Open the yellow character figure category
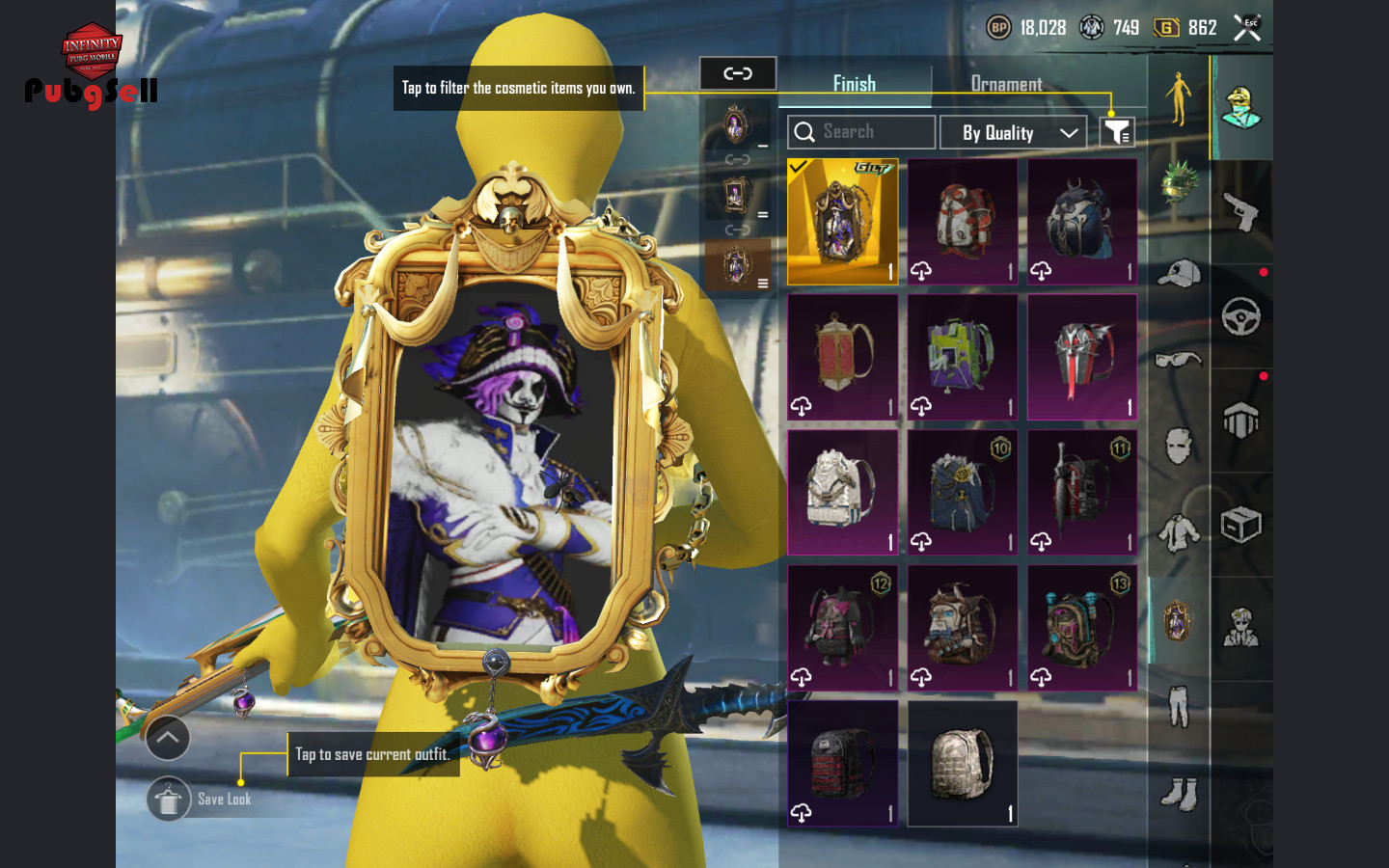This screenshot has width=1389, height=868. (1178, 98)
